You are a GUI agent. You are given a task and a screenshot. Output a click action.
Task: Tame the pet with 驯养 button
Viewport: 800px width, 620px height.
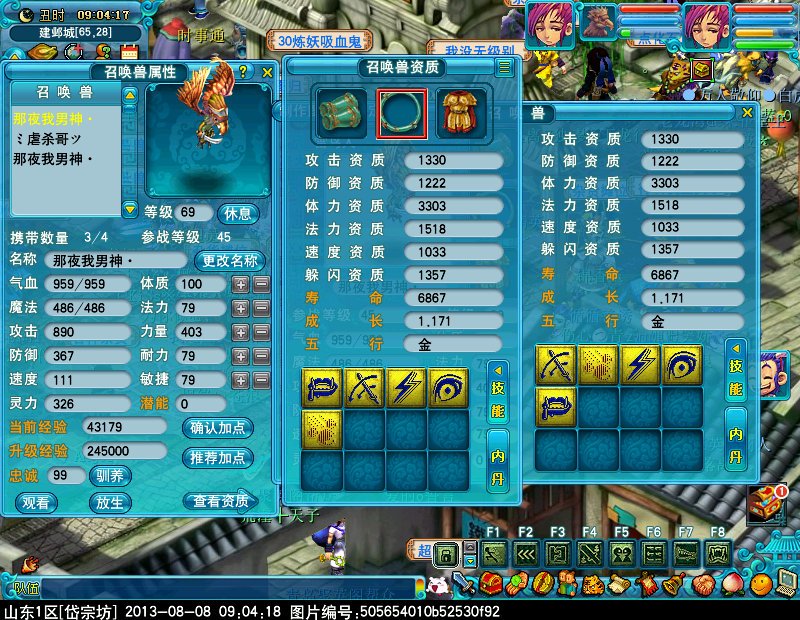pos(110,476)
